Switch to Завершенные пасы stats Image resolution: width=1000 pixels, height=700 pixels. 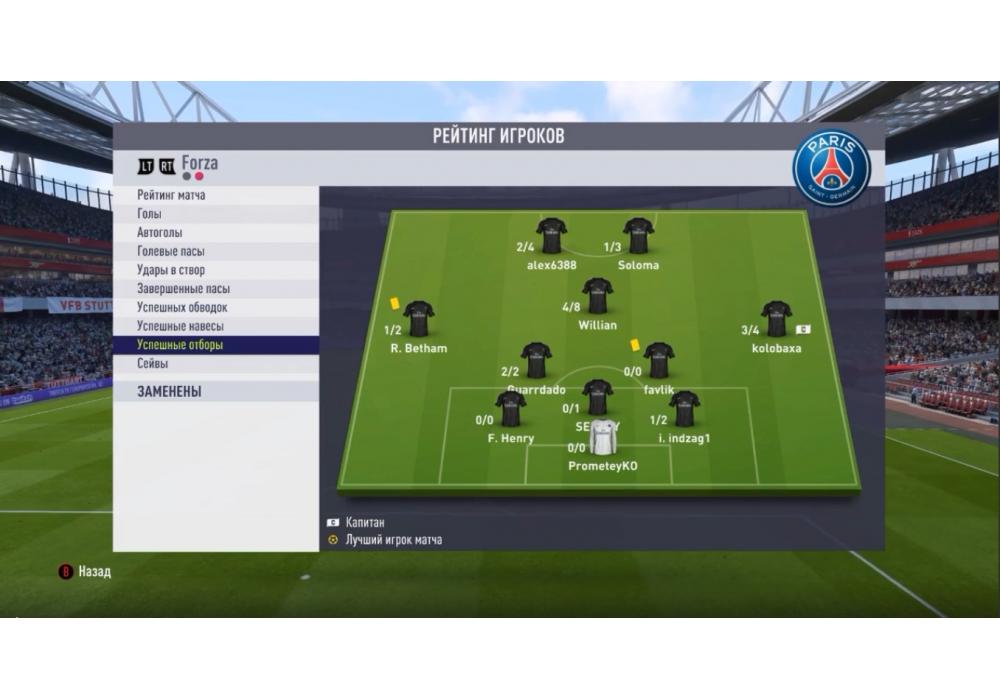click(183, 289)
